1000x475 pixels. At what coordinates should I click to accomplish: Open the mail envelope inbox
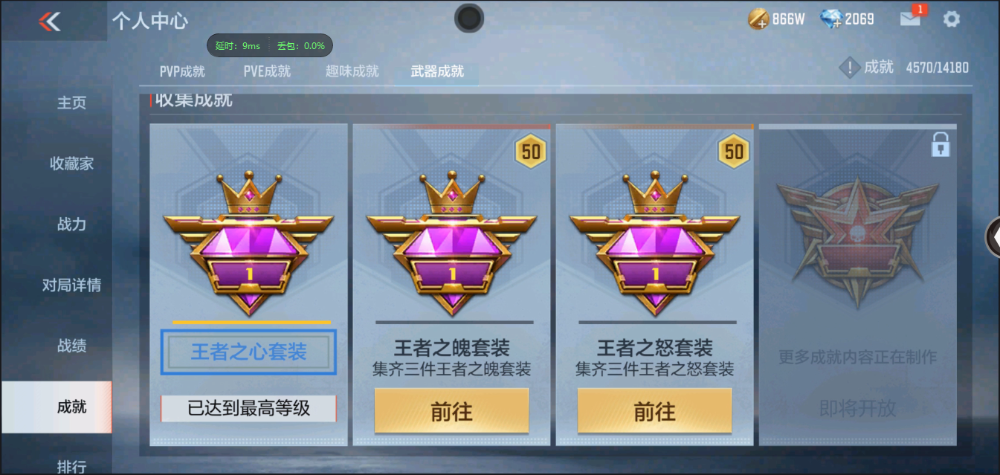click(x=910, y=19)
